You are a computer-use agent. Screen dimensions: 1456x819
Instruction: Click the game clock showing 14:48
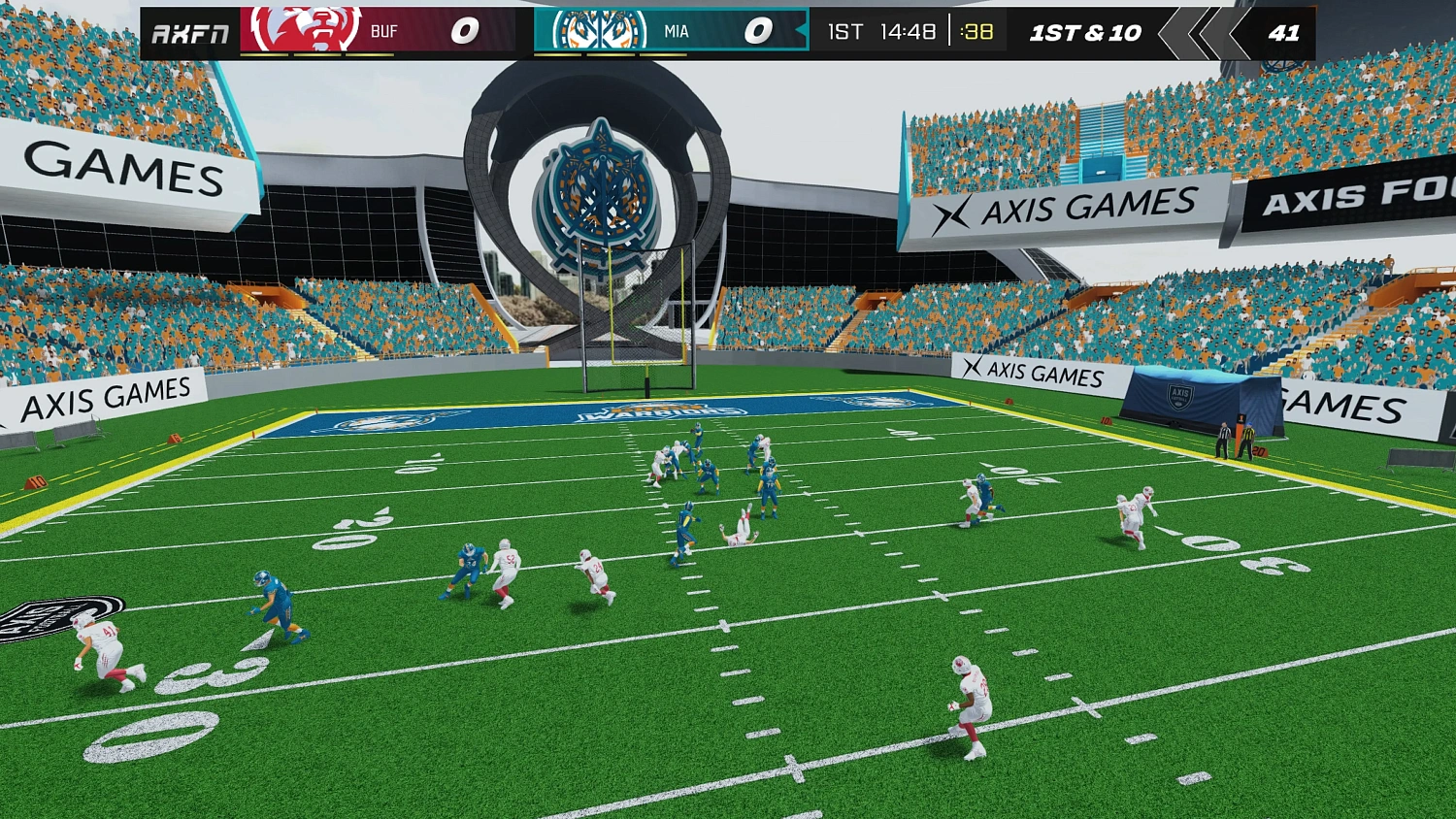tap(907, 31)
